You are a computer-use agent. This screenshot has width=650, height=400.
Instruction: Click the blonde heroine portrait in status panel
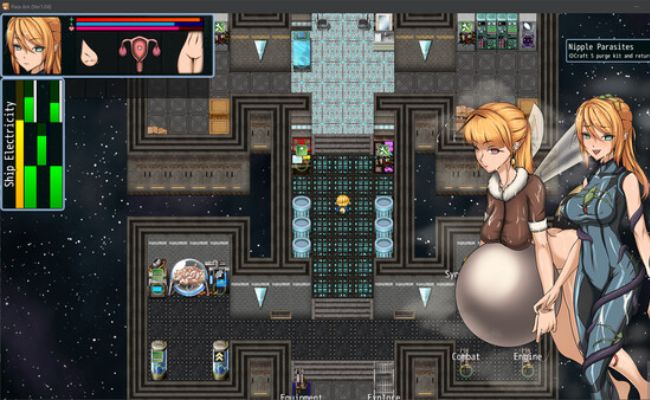[36, 45]
